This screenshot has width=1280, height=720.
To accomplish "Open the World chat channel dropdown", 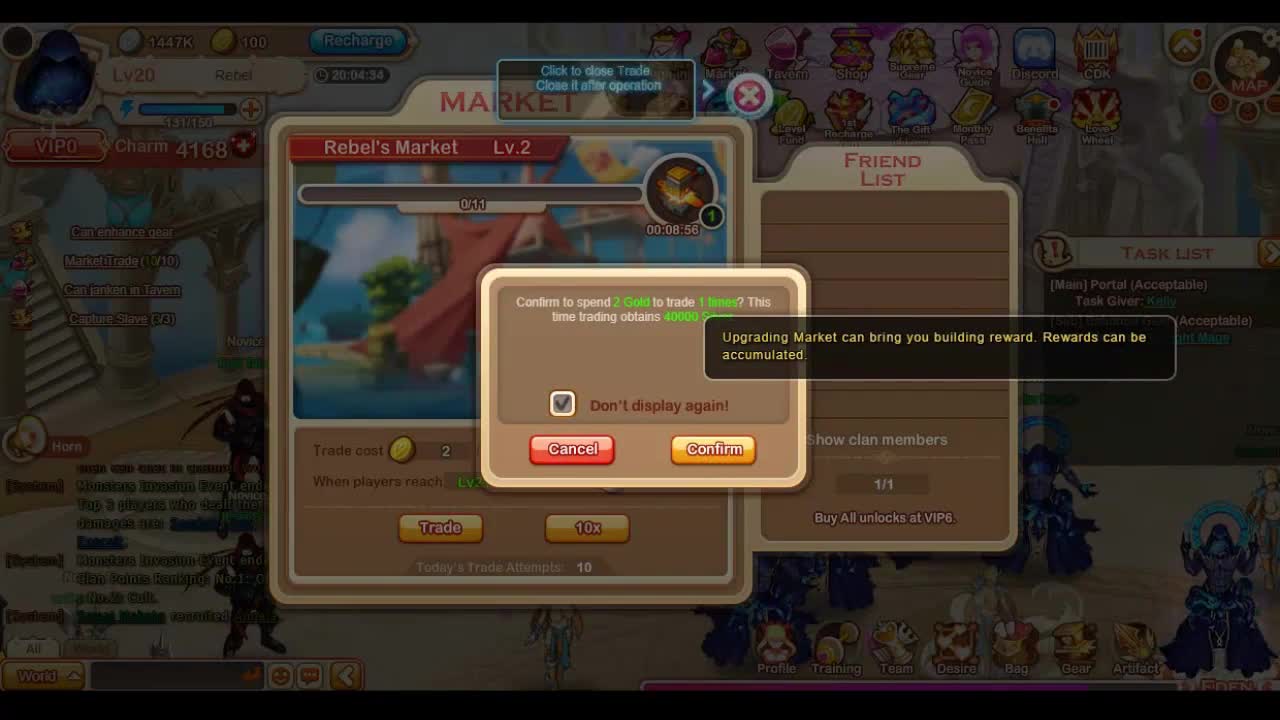I will point(44,676).
